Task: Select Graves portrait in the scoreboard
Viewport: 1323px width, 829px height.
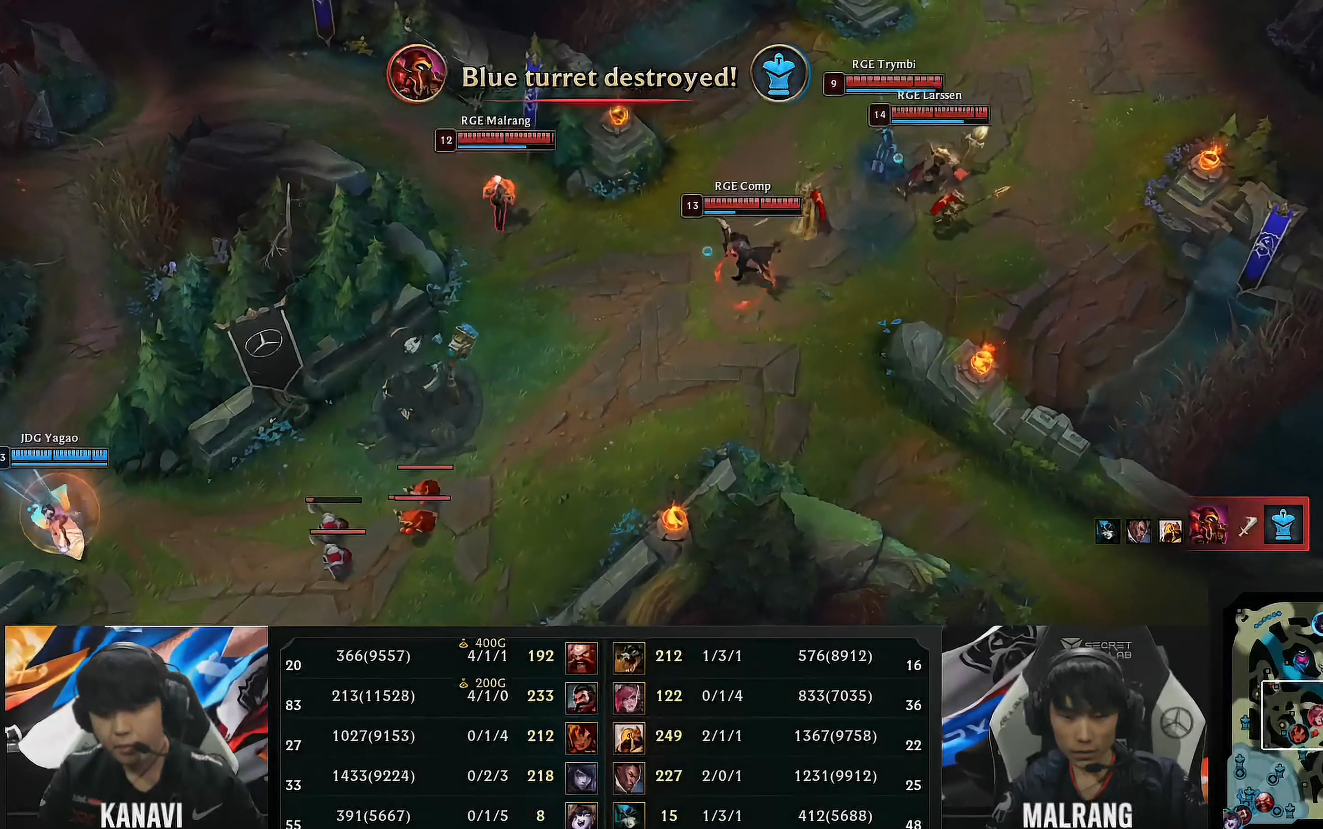Action: pos(581,696)
